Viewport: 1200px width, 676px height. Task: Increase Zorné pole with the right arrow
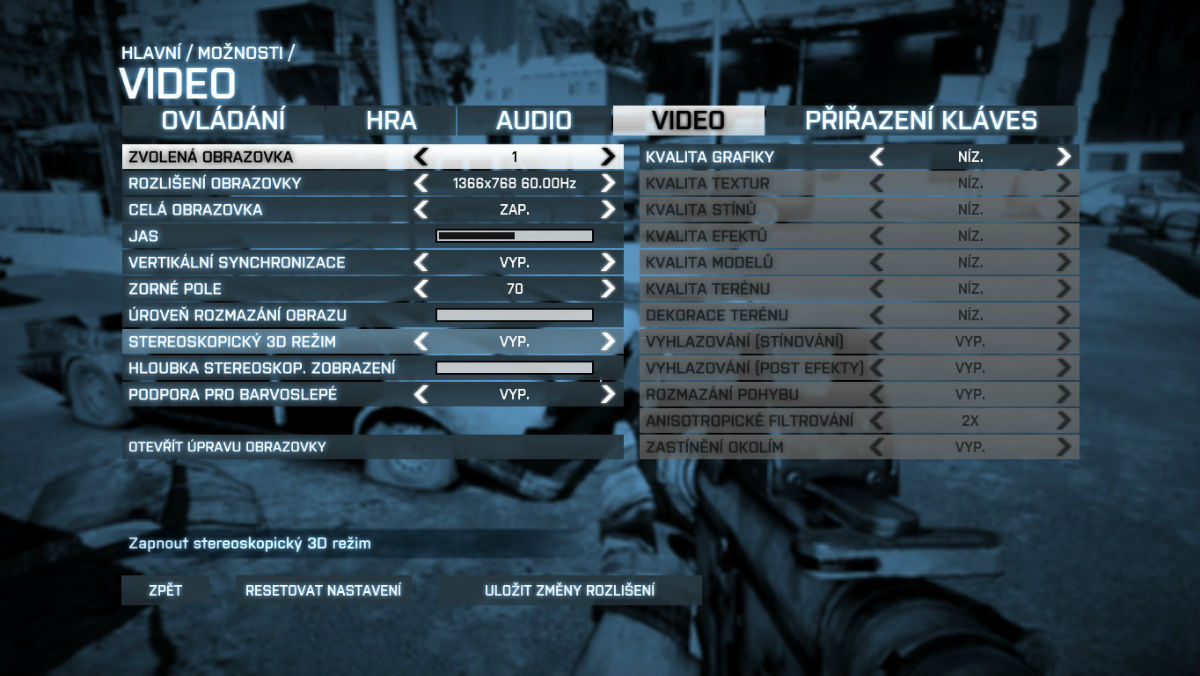tap(608, 289)
